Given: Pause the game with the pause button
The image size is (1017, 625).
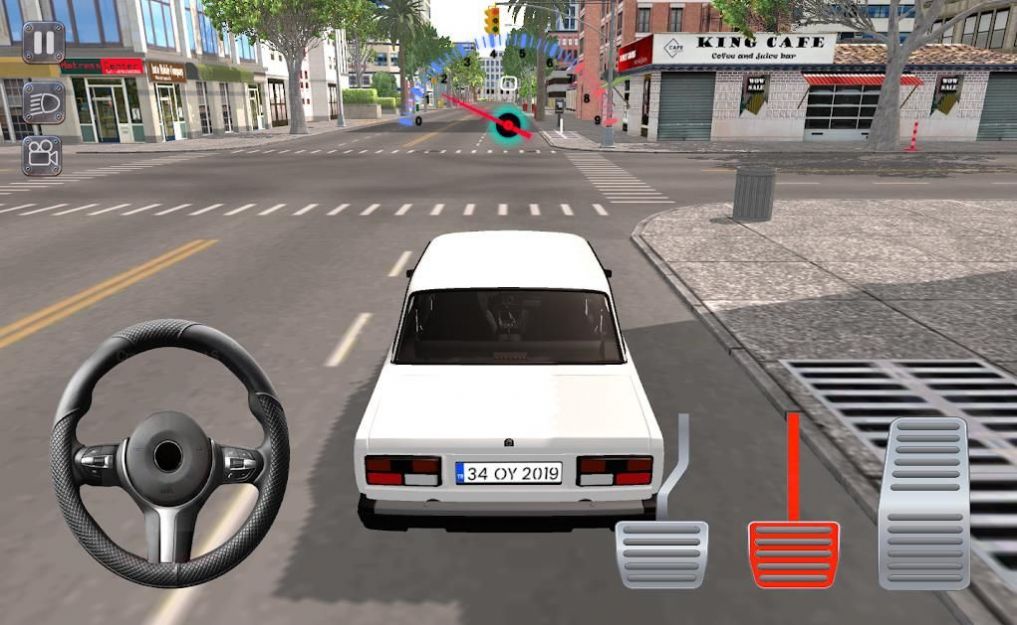Looking at the screenshot, I should 43,43.
